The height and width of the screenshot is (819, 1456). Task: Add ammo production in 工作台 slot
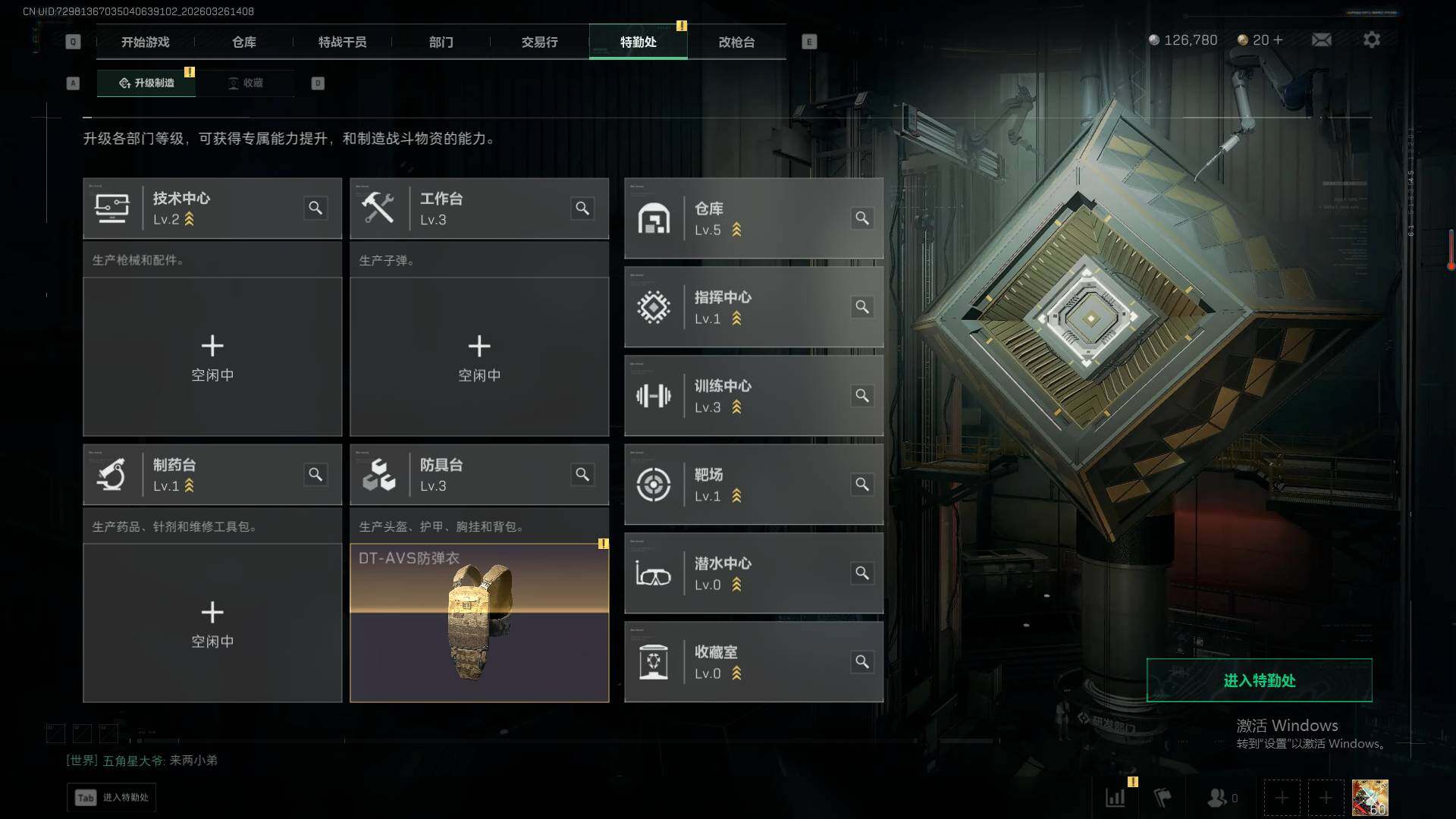coord(479,356)
